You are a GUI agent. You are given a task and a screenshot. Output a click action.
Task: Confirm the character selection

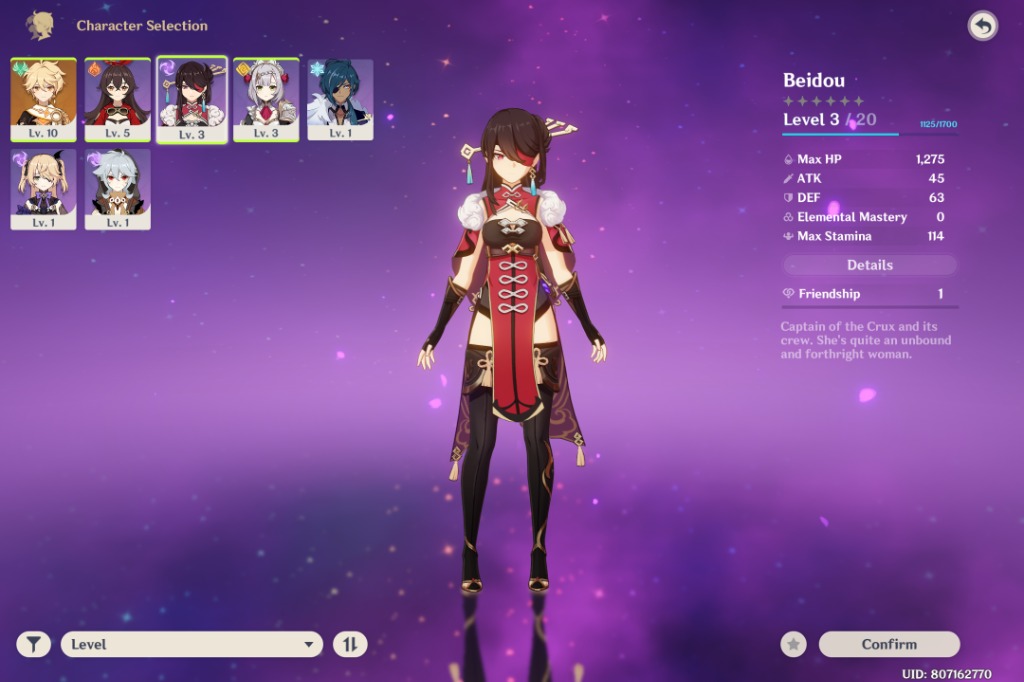889,644
